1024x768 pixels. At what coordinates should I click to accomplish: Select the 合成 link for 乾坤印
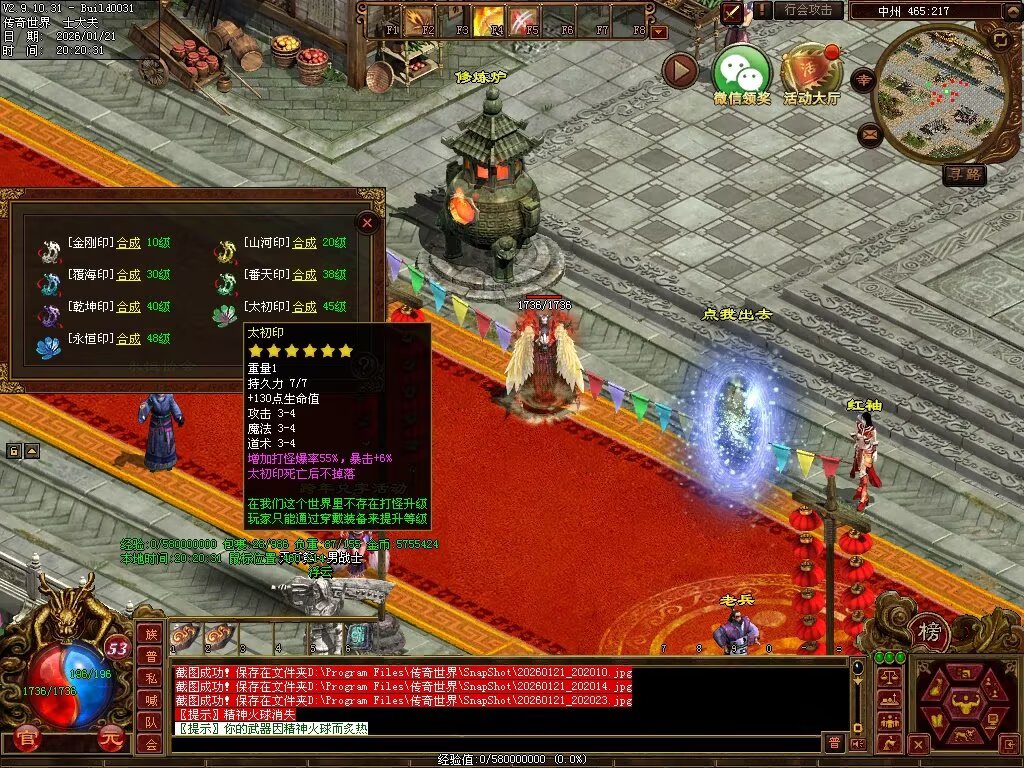pyautogui.click(x=128, y=306)
